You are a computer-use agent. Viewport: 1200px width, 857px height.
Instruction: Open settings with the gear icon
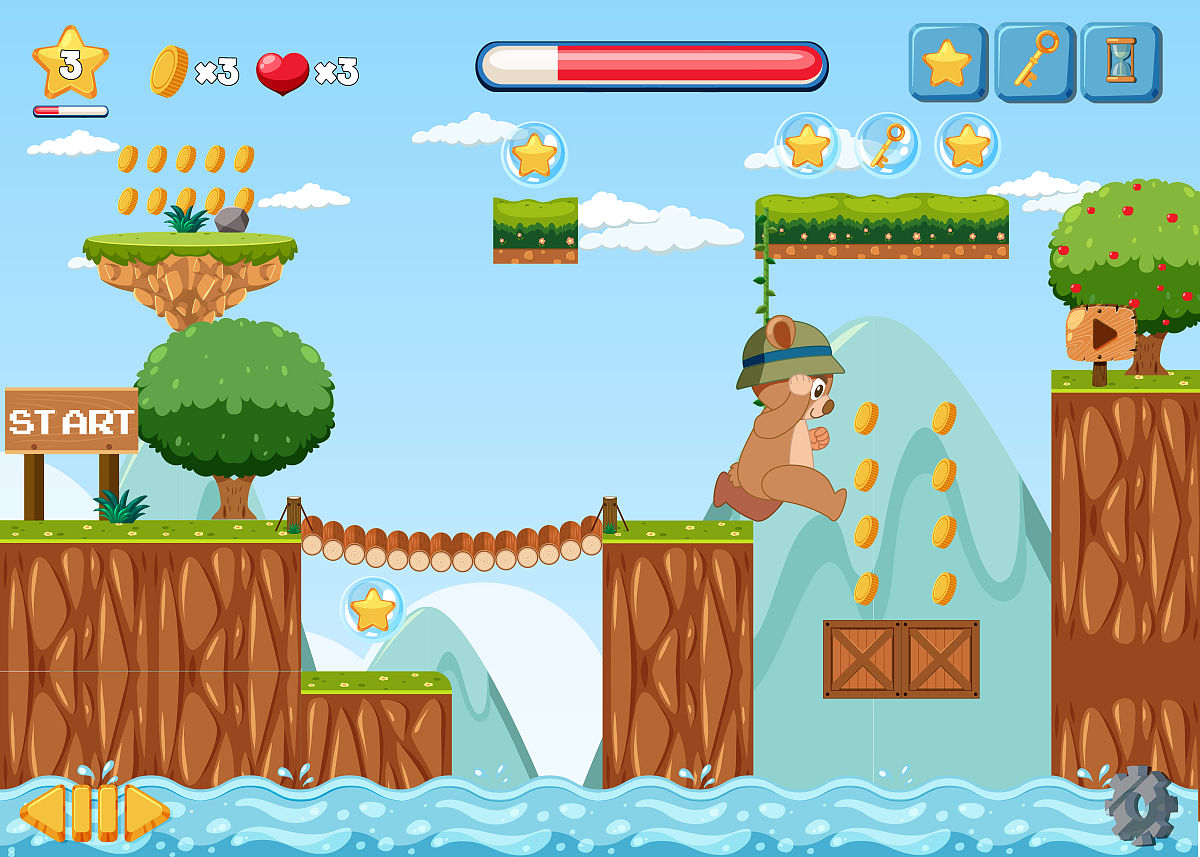pyautogui.click(x=1140, y=805)
